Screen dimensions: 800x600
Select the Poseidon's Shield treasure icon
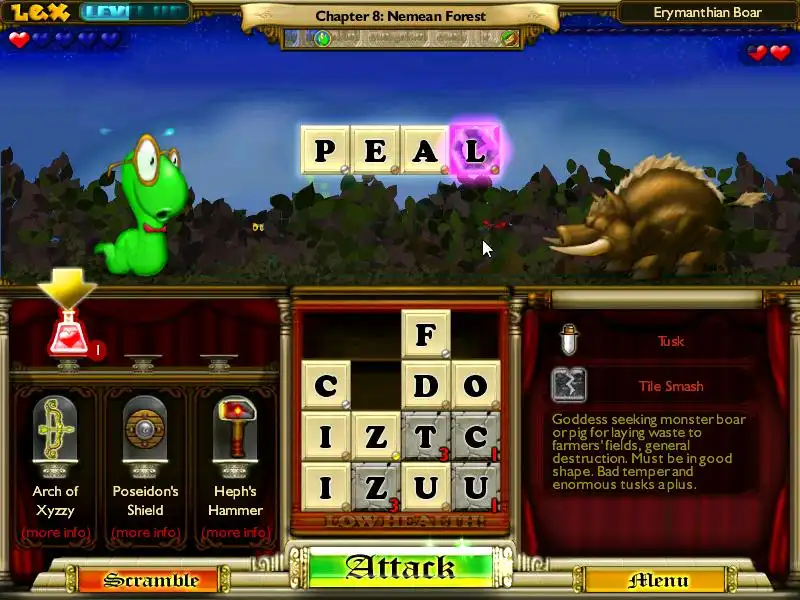[145, 430]
